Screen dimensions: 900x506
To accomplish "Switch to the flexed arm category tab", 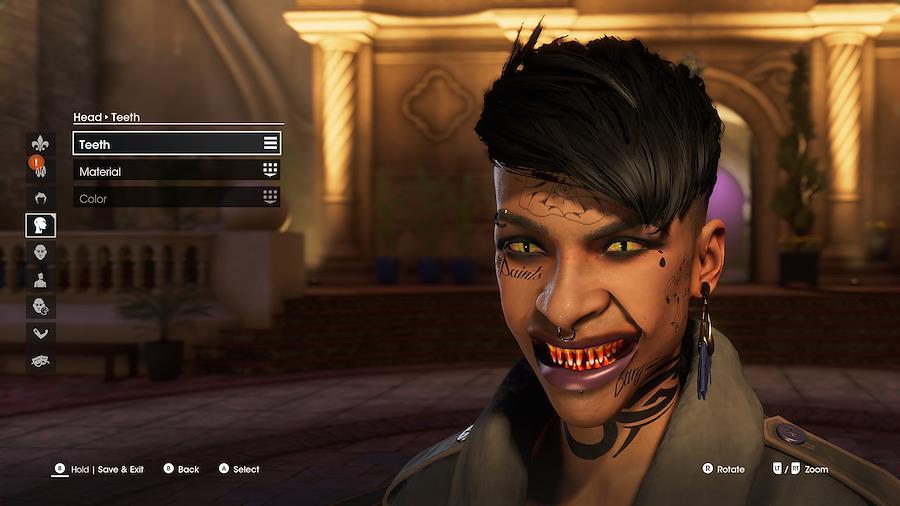I will [x=41, y=333].
